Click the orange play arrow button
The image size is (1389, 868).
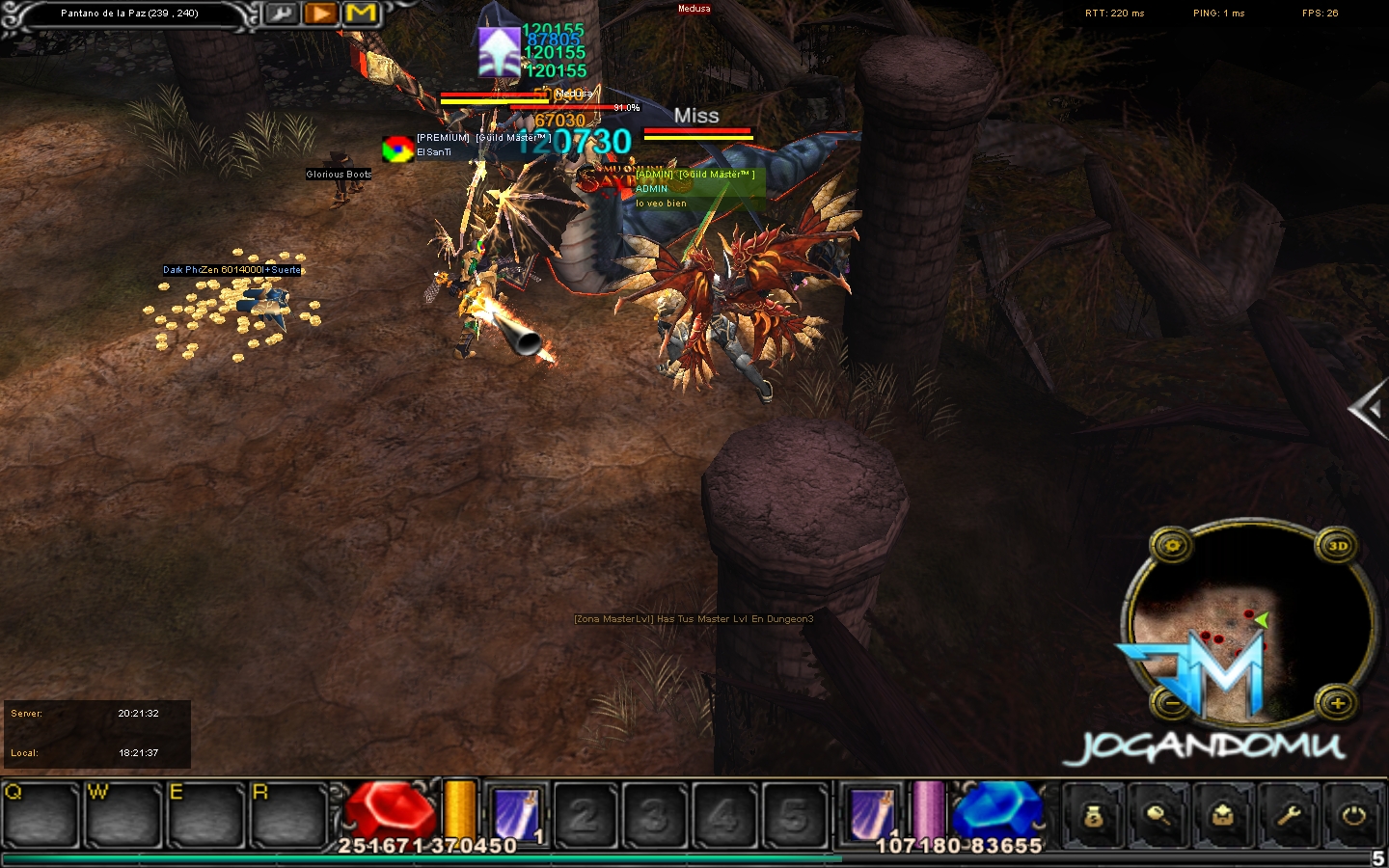click(320, 14)
